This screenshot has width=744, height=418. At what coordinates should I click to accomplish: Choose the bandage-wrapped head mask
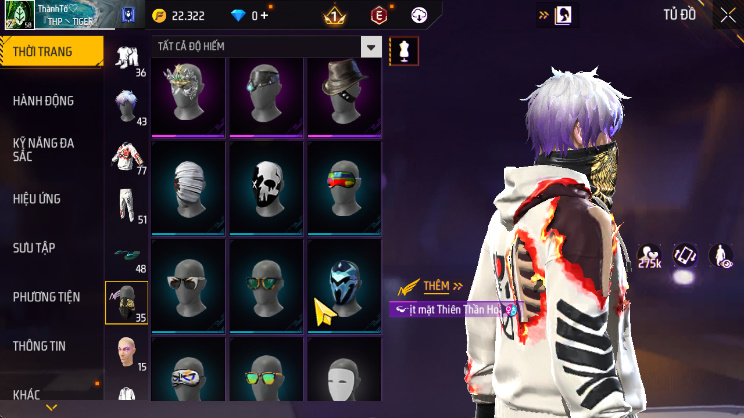point(190,178)
